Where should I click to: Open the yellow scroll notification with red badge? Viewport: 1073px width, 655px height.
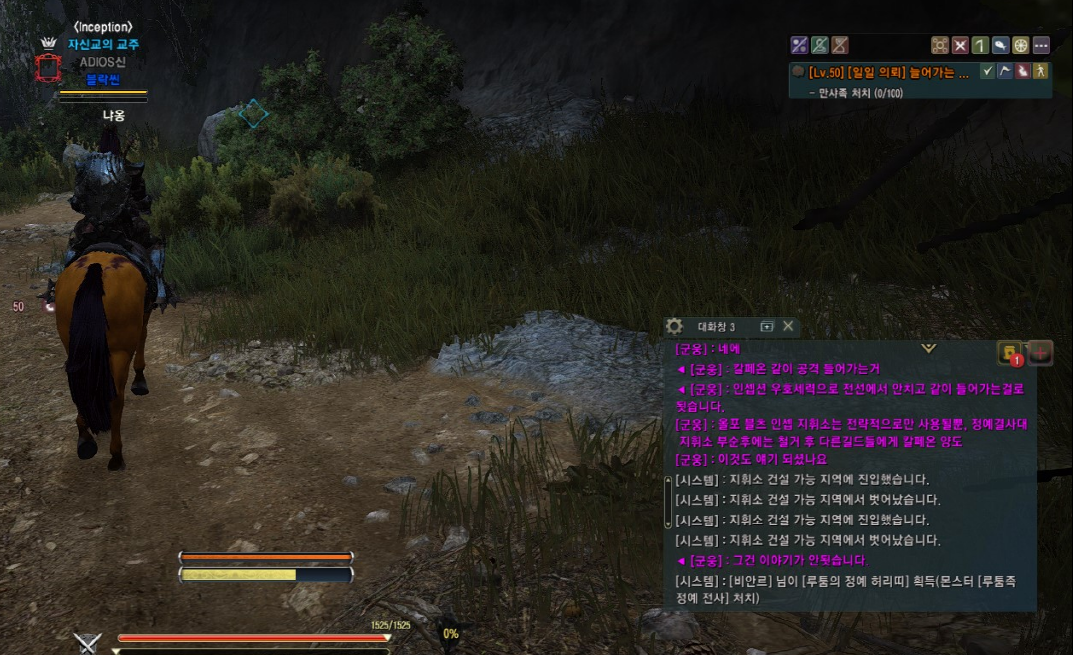1010,353
